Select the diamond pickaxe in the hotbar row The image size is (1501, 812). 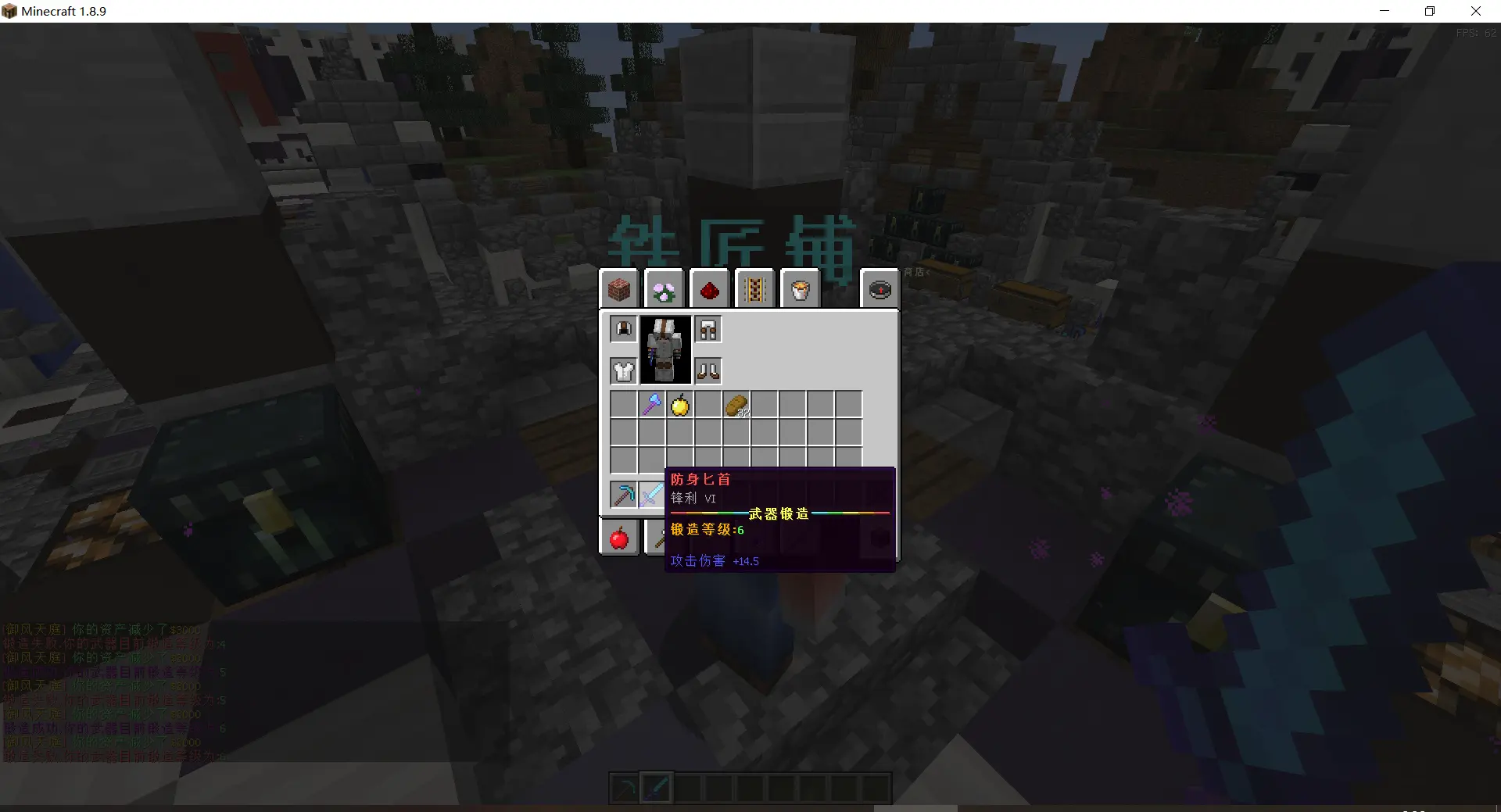(624, 495)
